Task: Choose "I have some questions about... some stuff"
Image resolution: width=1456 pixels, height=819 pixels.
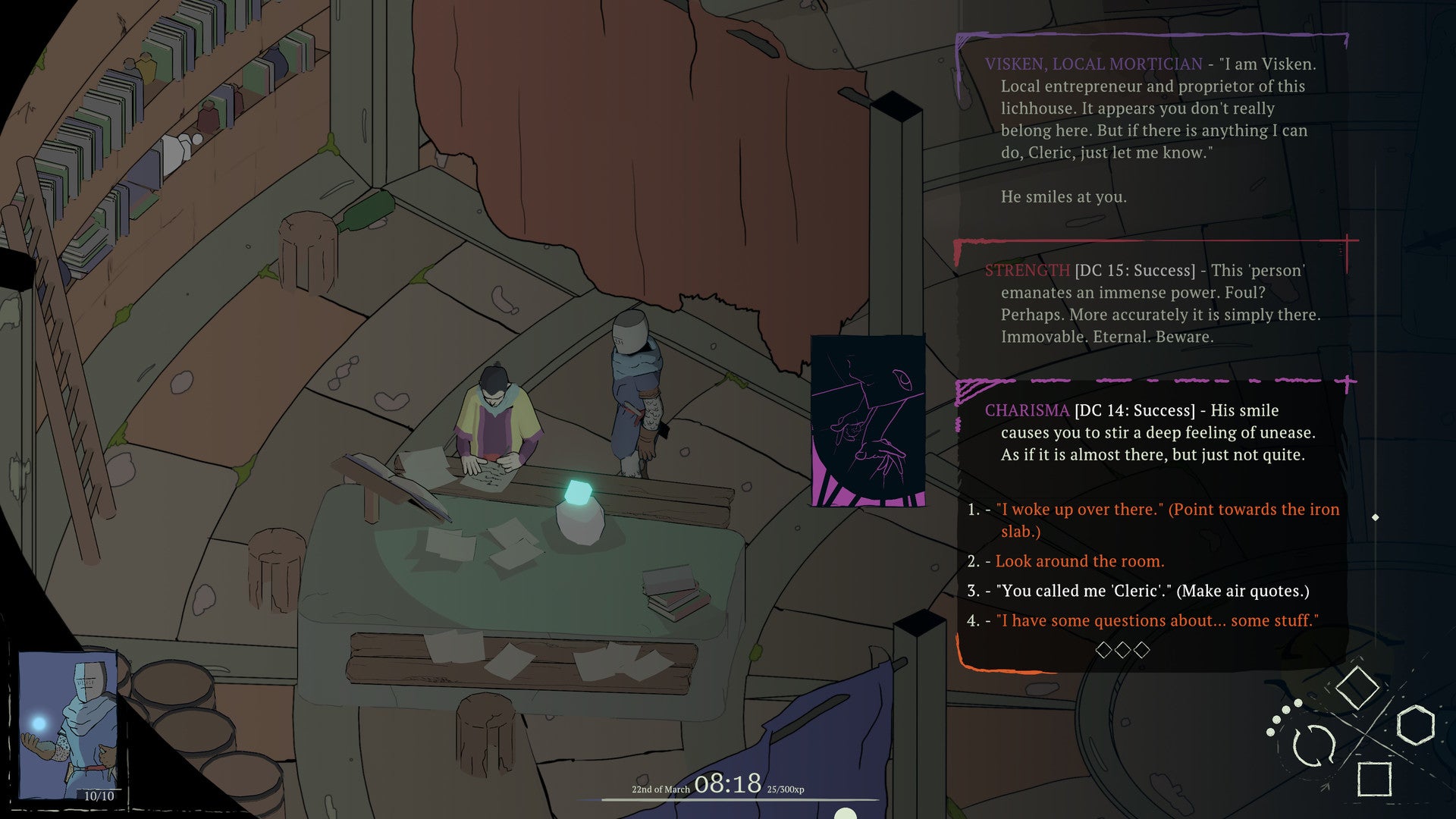Action: (1156, 620)
